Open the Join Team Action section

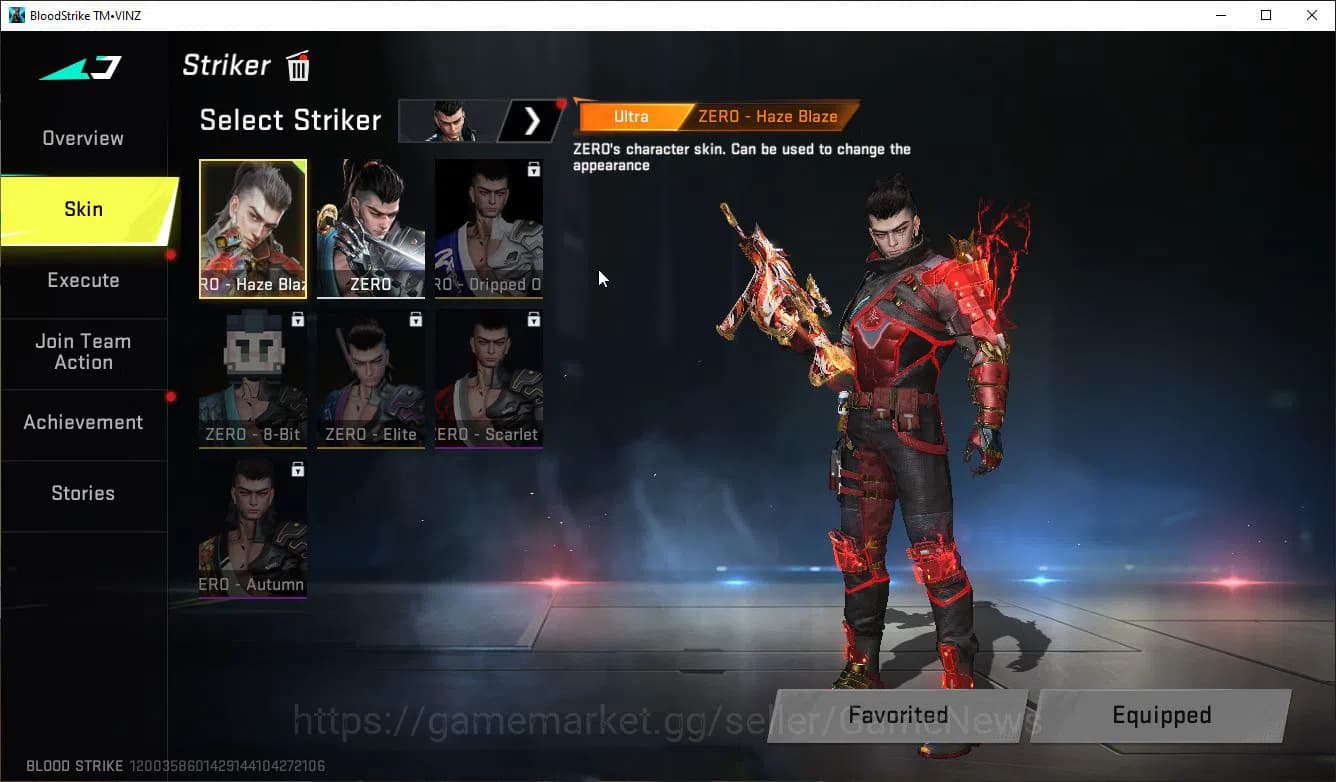83,353
